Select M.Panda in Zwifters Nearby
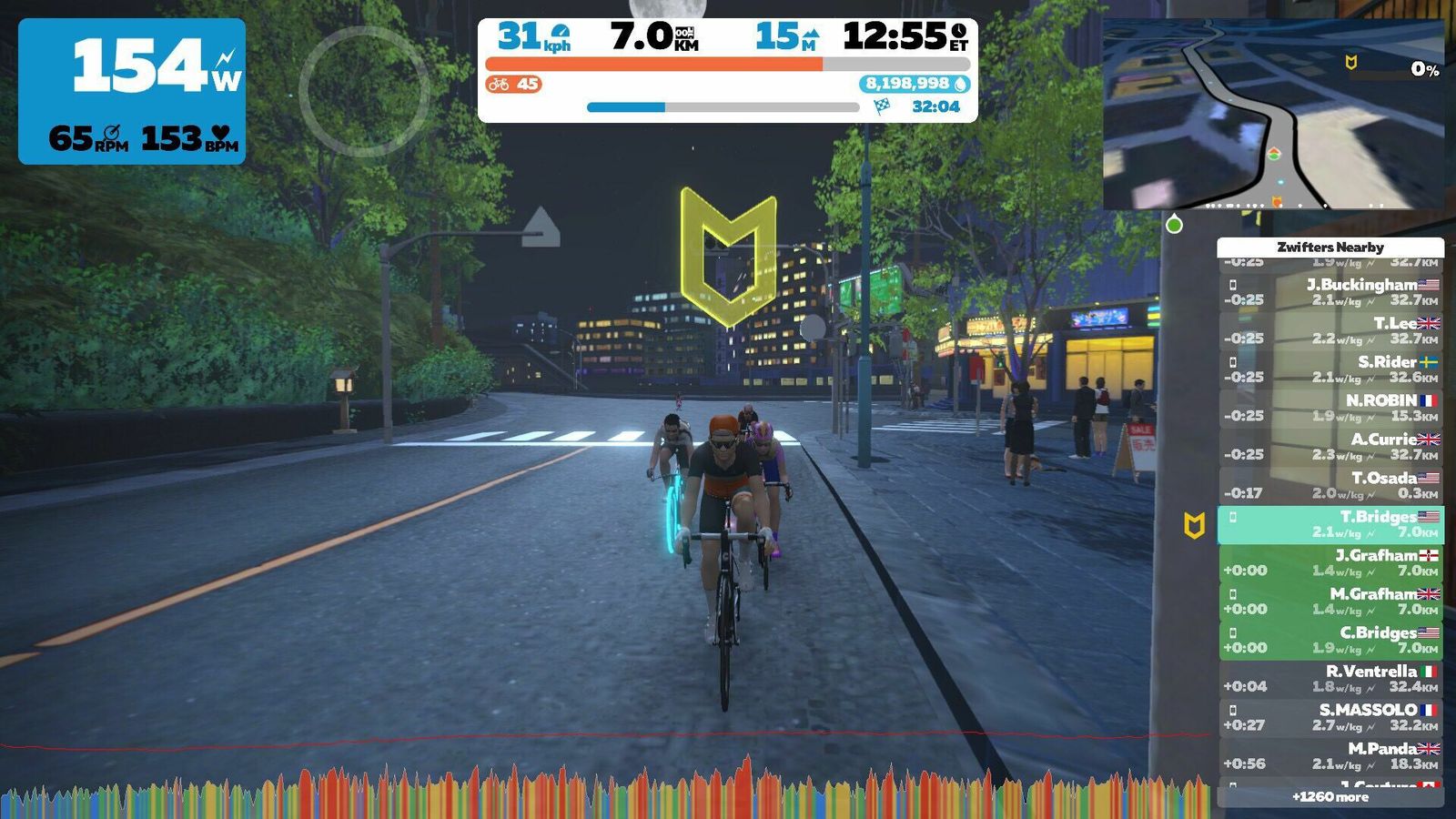 click(x=1330, y=756)
